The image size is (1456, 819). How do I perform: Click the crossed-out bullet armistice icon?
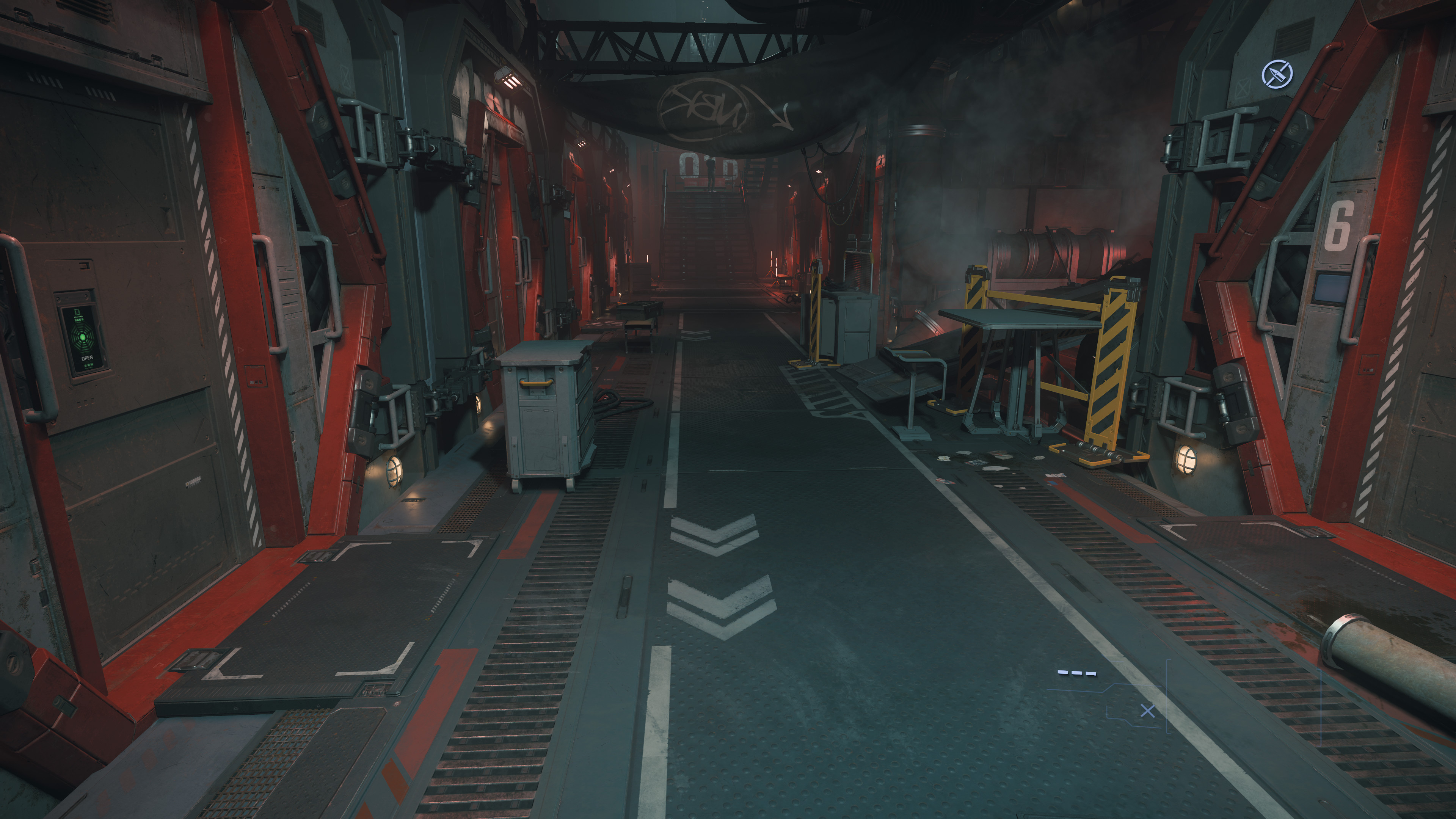pos(1277,74)
